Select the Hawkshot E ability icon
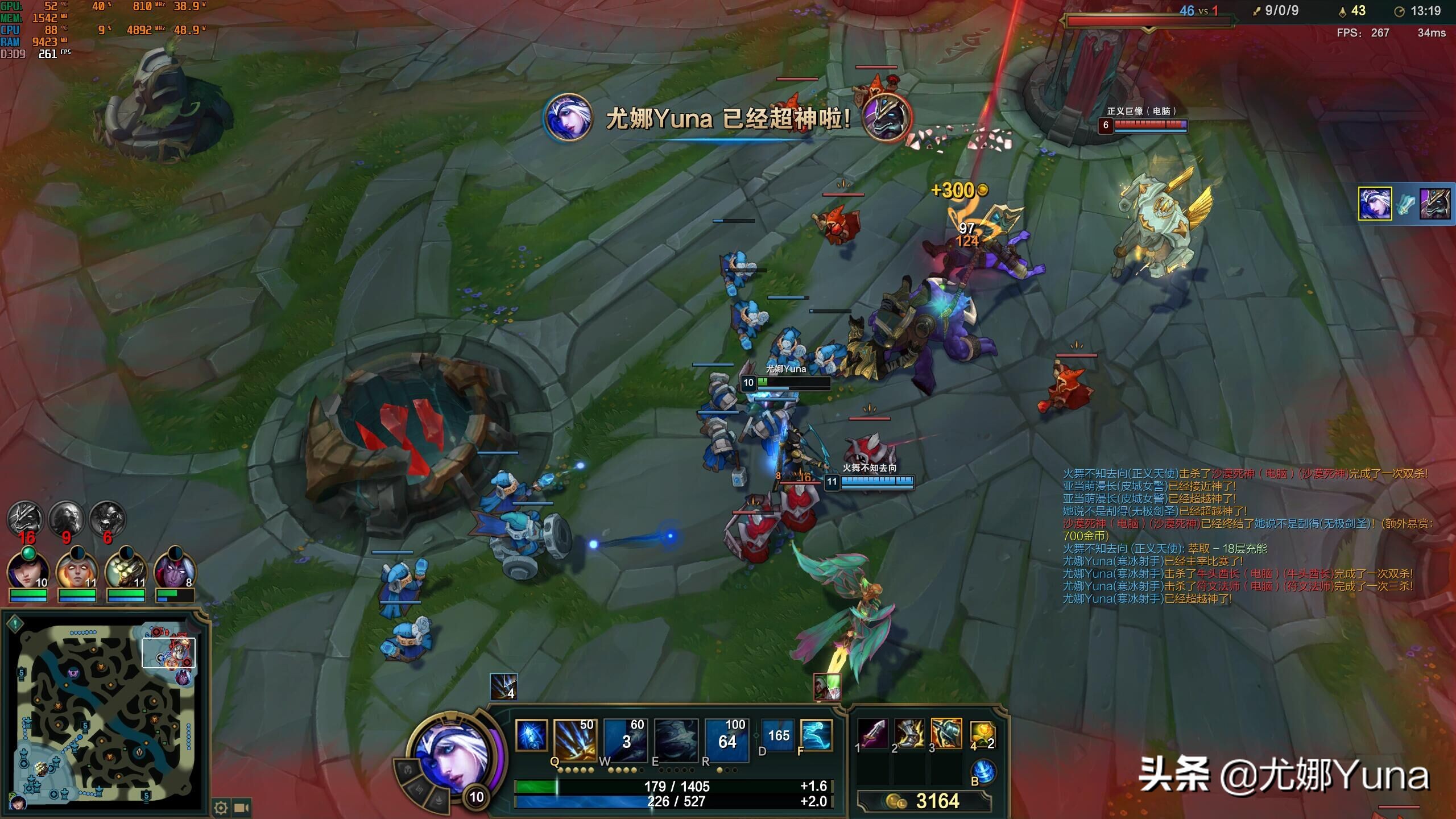The width and height of the screenshot is (1456, 819). [x=676, y=740]
